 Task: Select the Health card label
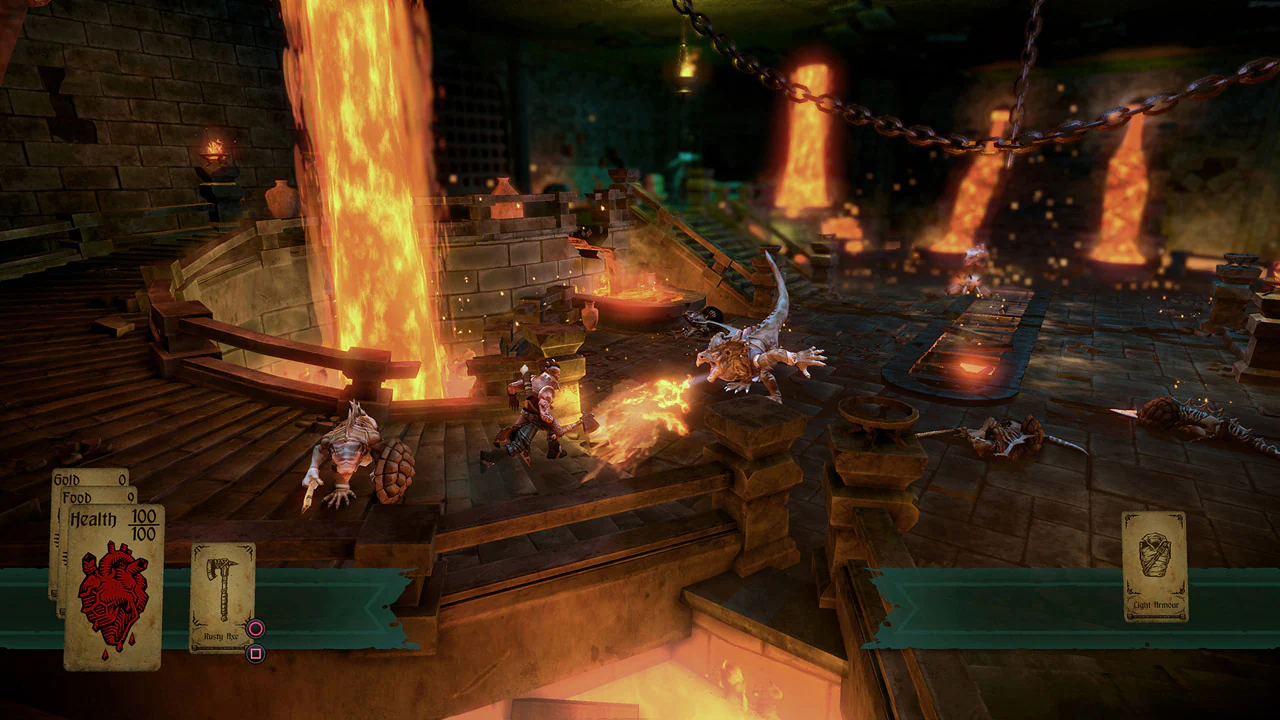tap(95, 517)
